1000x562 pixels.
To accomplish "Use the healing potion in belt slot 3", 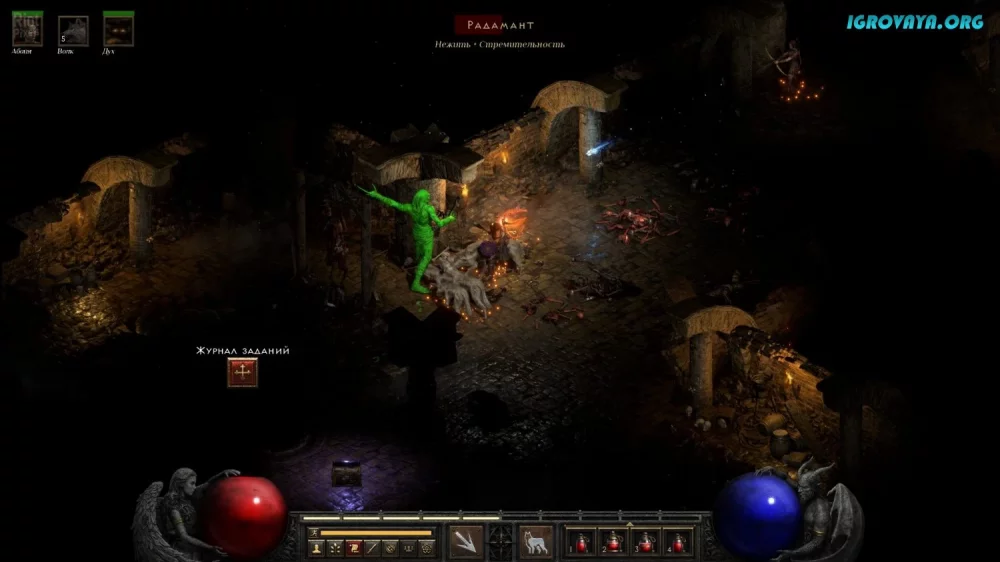I will coord(645,542).
